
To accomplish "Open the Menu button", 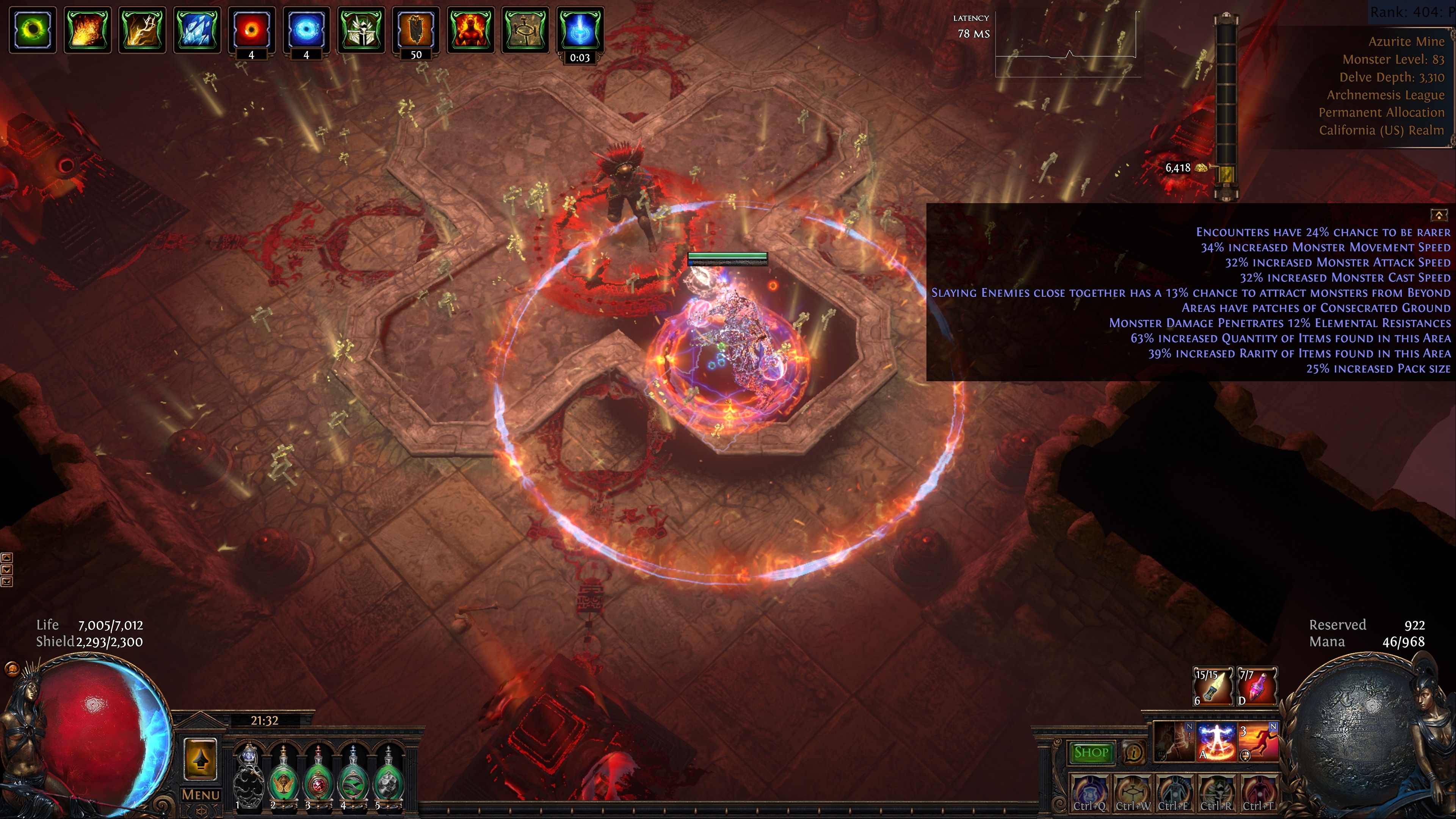I will point(200,795).
